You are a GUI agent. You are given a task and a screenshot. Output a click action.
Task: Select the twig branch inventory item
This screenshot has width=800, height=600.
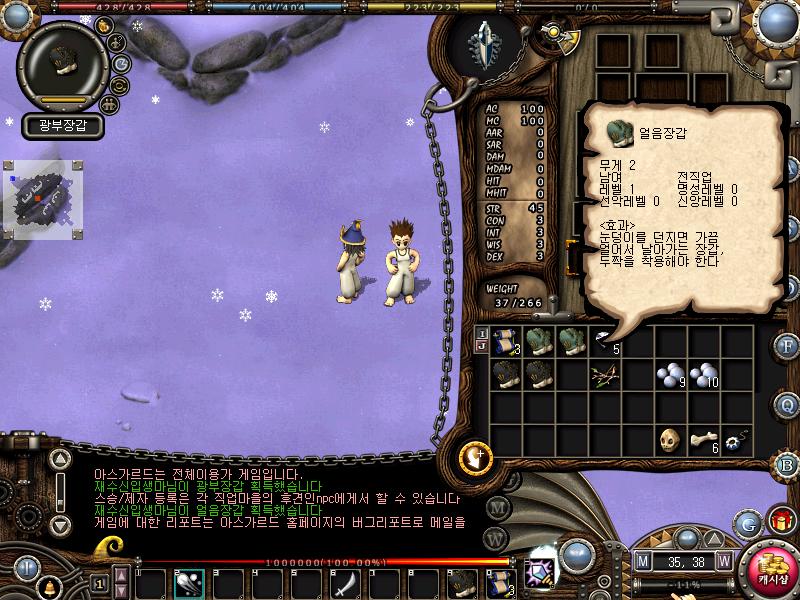tap(604, 375)
